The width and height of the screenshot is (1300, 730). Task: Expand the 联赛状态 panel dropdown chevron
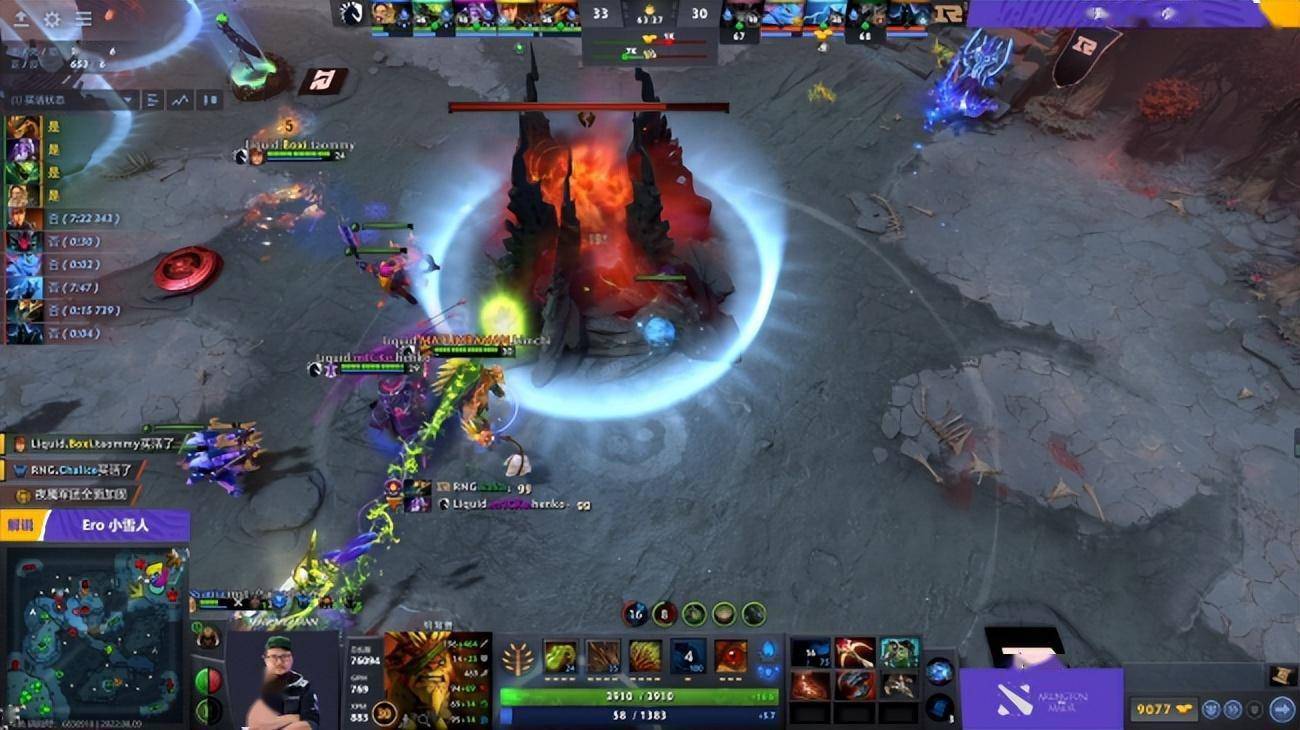126,100
